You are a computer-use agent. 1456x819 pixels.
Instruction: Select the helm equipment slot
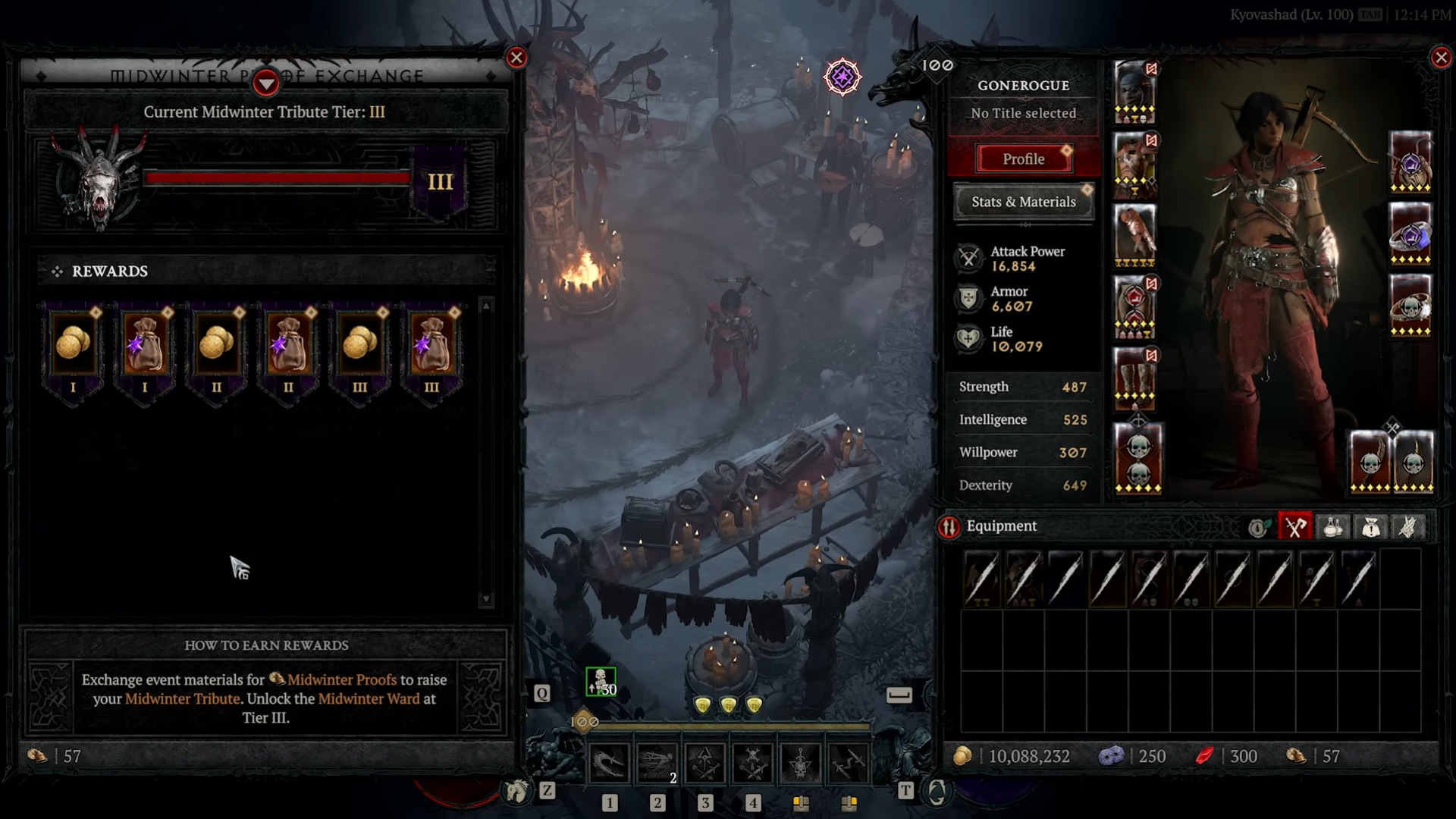(1134, 91)
